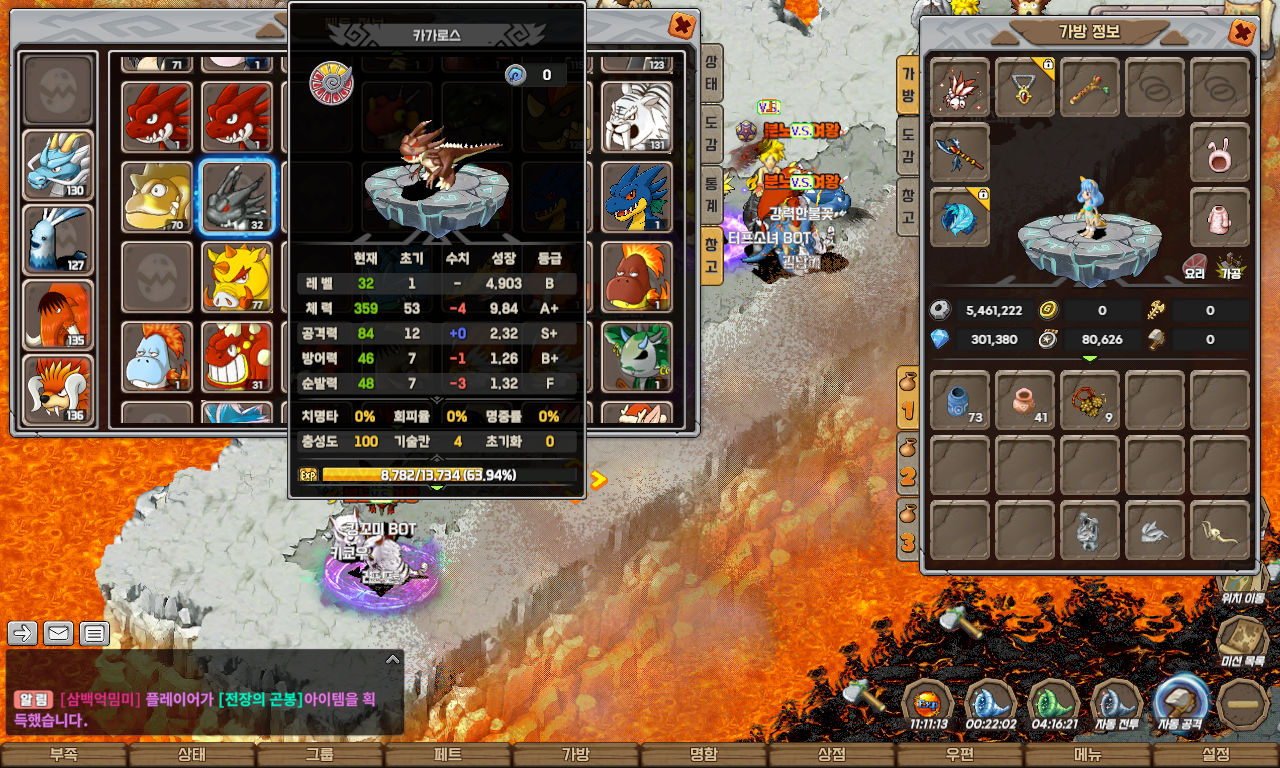Select the yellow pet level 70

click(156, 197)
